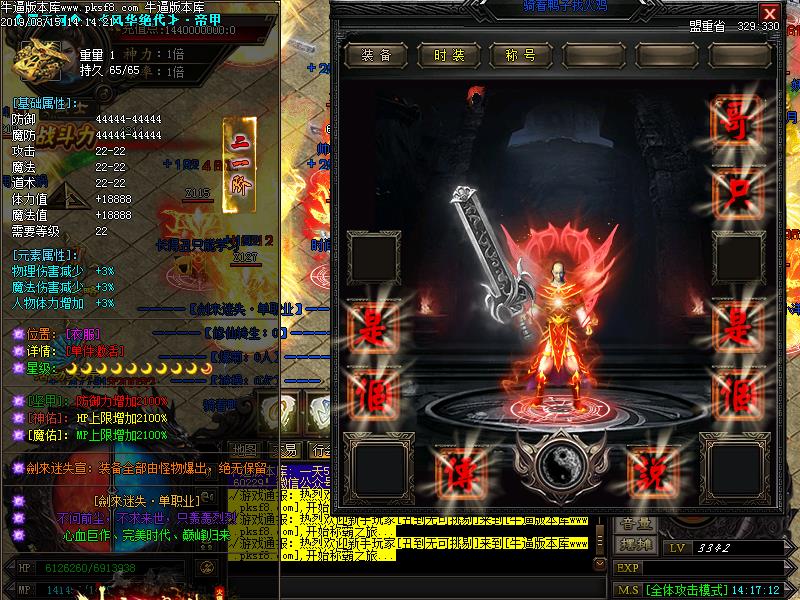
Task: Open the 地图 map button
Action: click(x=244, y=449)
